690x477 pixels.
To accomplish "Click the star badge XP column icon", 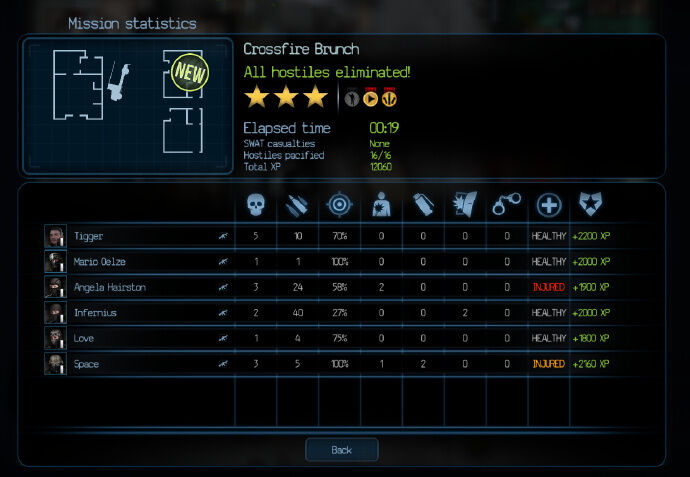I will pos(591,205).
